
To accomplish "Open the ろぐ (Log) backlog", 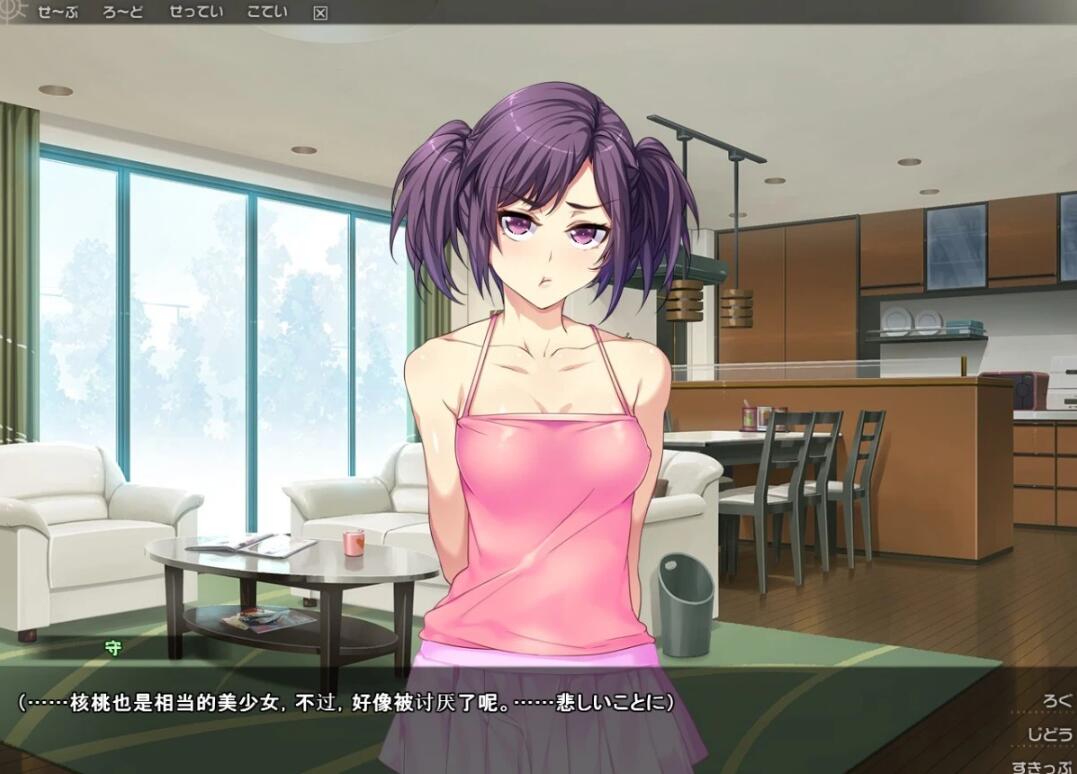I will point(1055,702).
